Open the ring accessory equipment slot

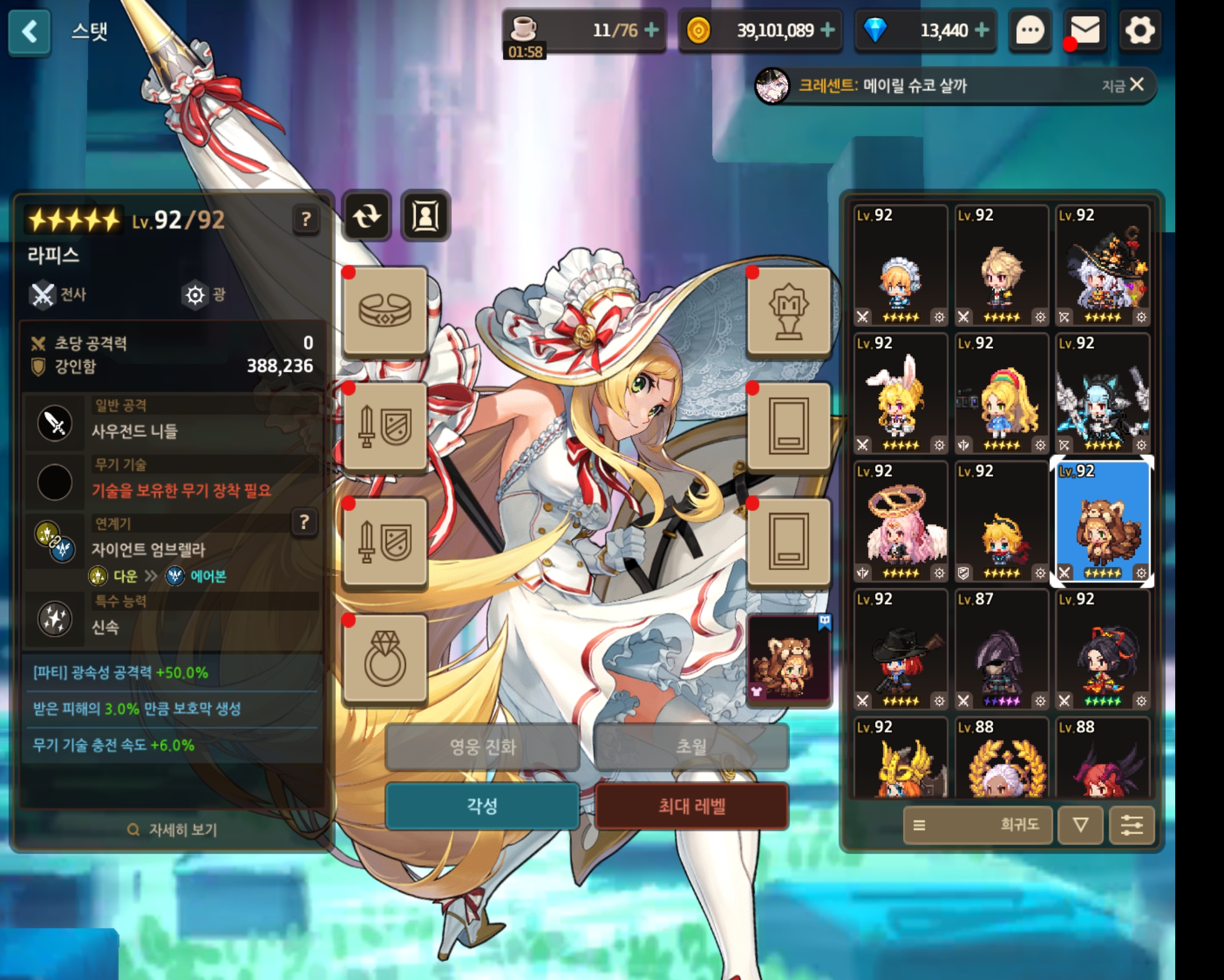[x=385, y=659]
